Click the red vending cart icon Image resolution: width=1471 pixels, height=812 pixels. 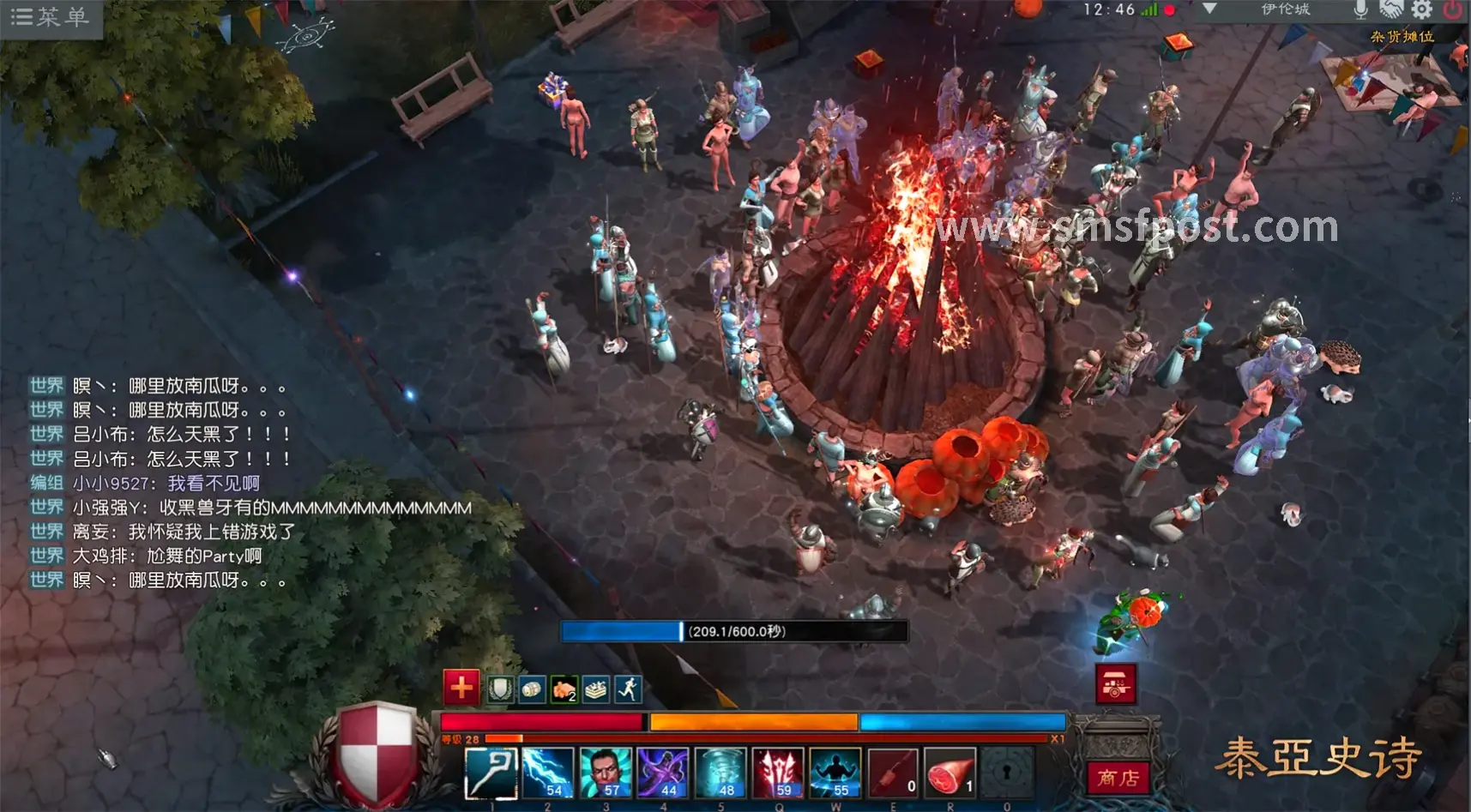[x=1115, y=684]
